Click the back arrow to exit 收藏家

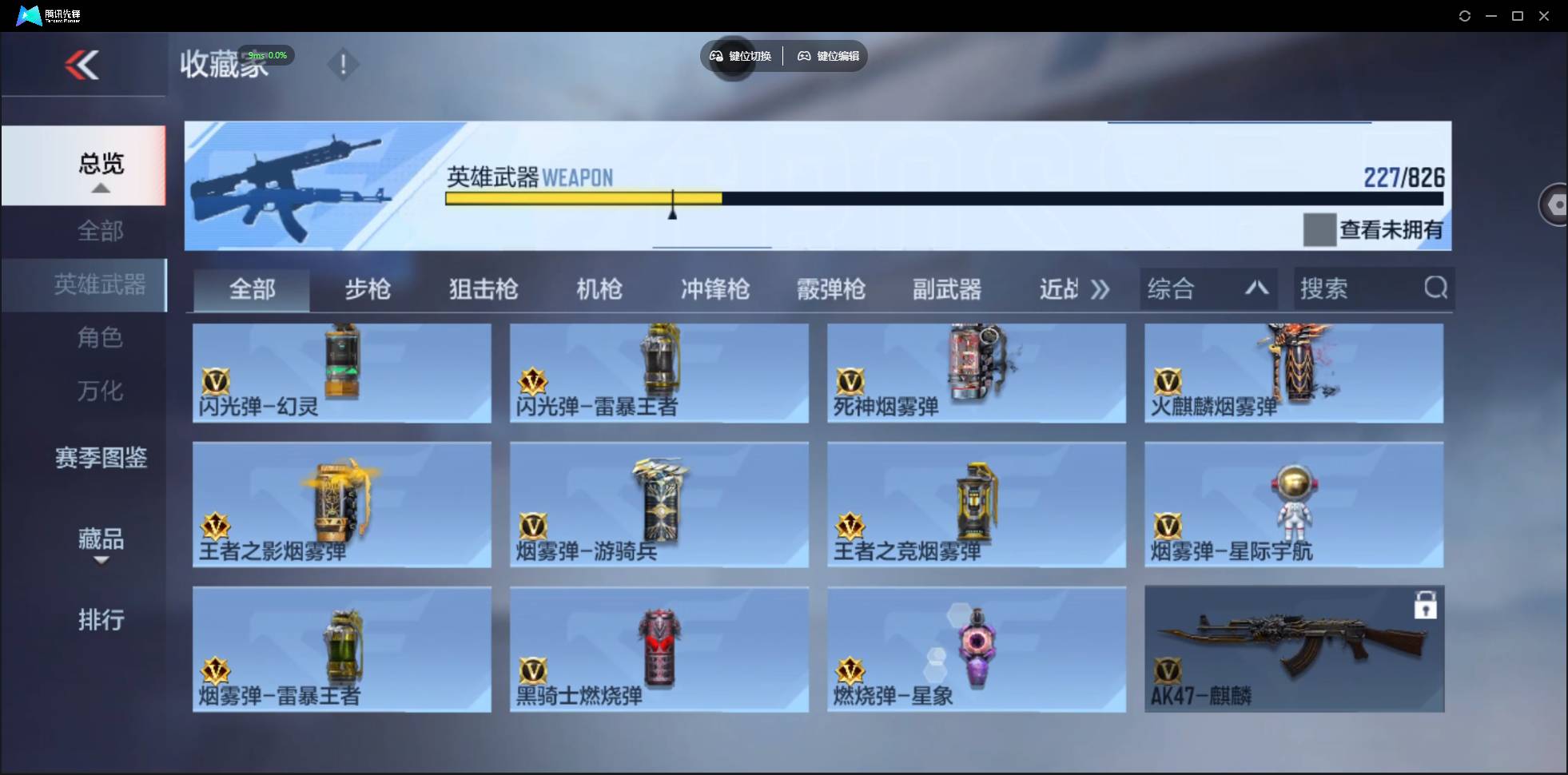(x=84, y=66)
